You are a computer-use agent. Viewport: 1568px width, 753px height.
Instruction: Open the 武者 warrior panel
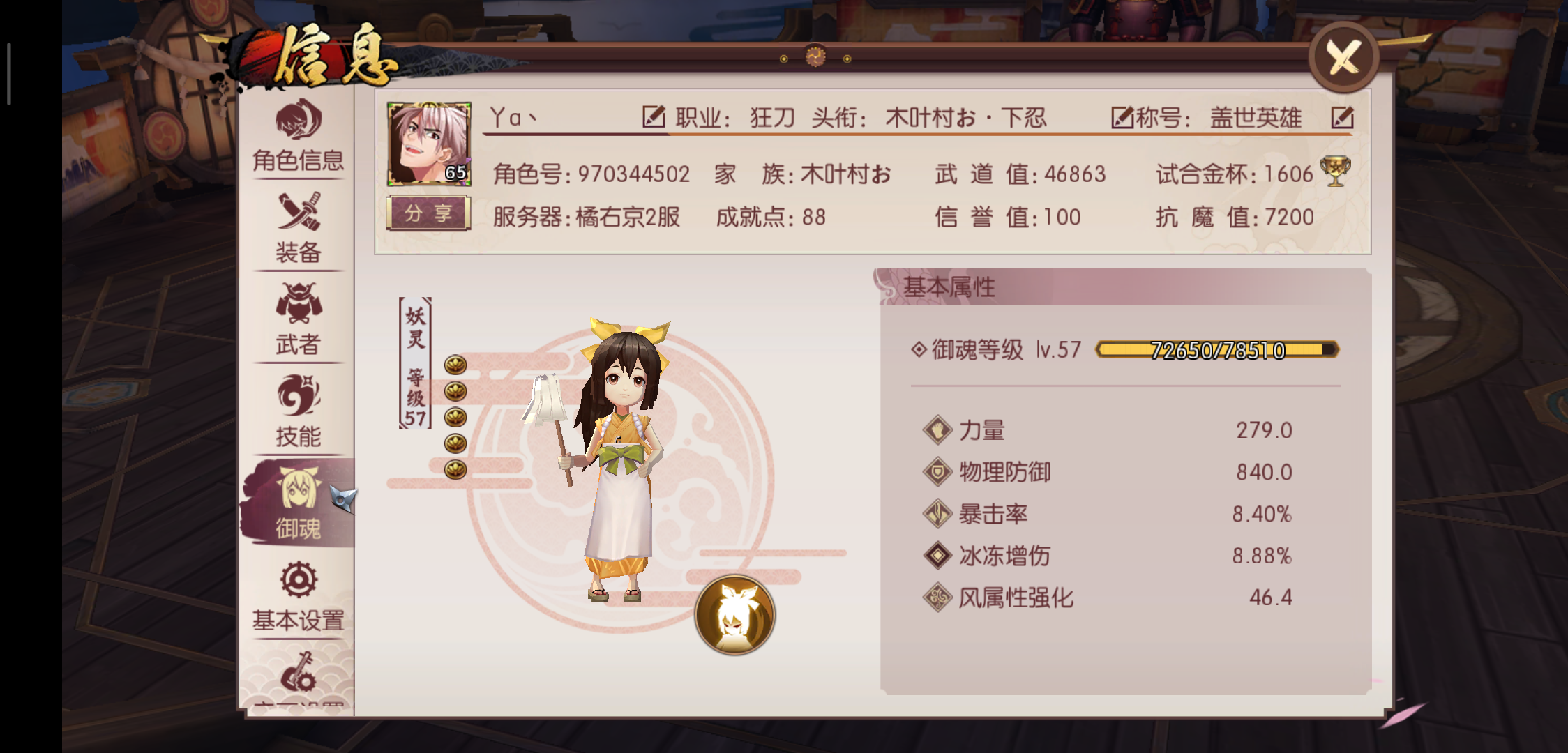(298, 322)
